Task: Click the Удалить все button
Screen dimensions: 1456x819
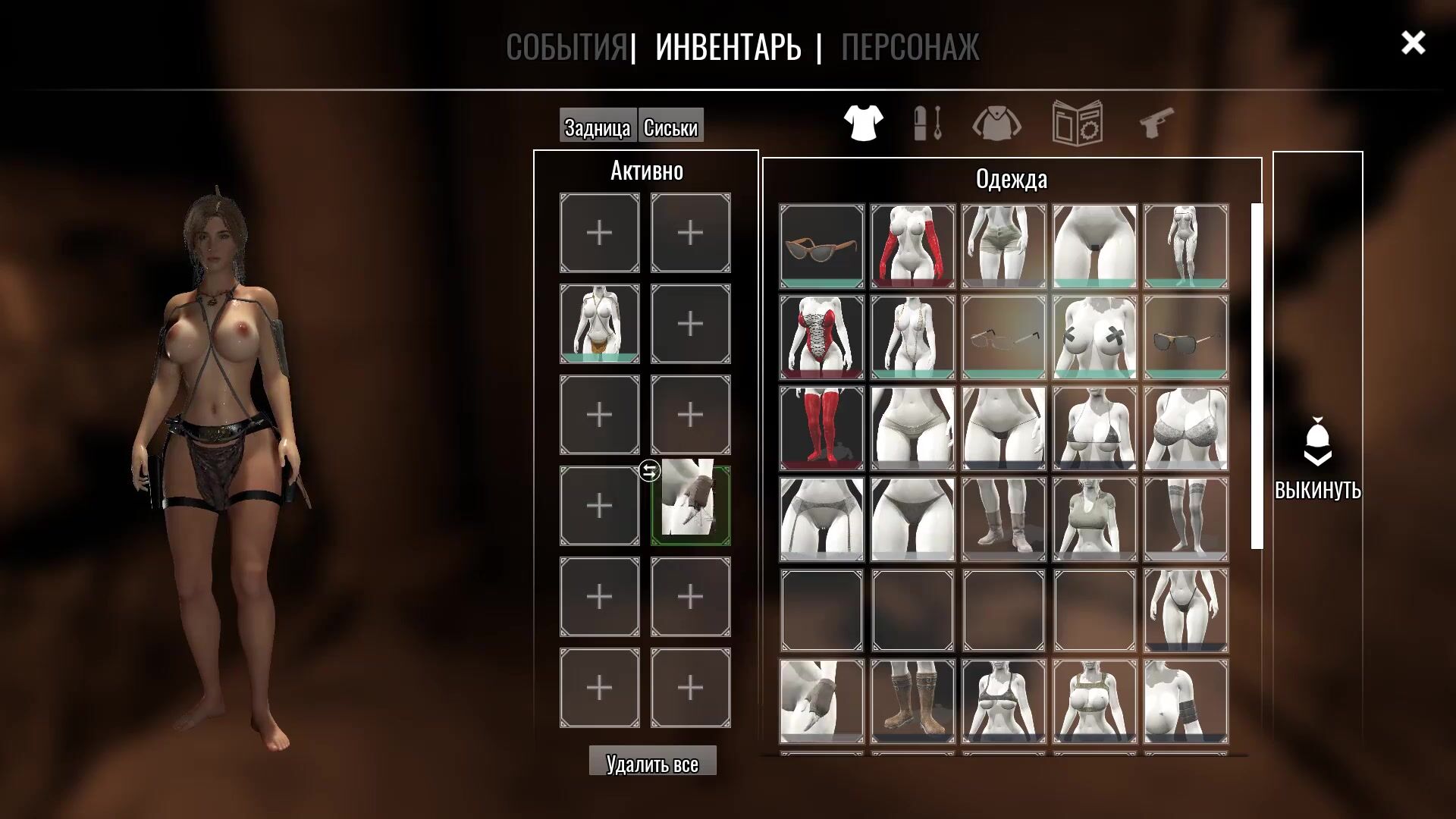Action: coord(652,762)
